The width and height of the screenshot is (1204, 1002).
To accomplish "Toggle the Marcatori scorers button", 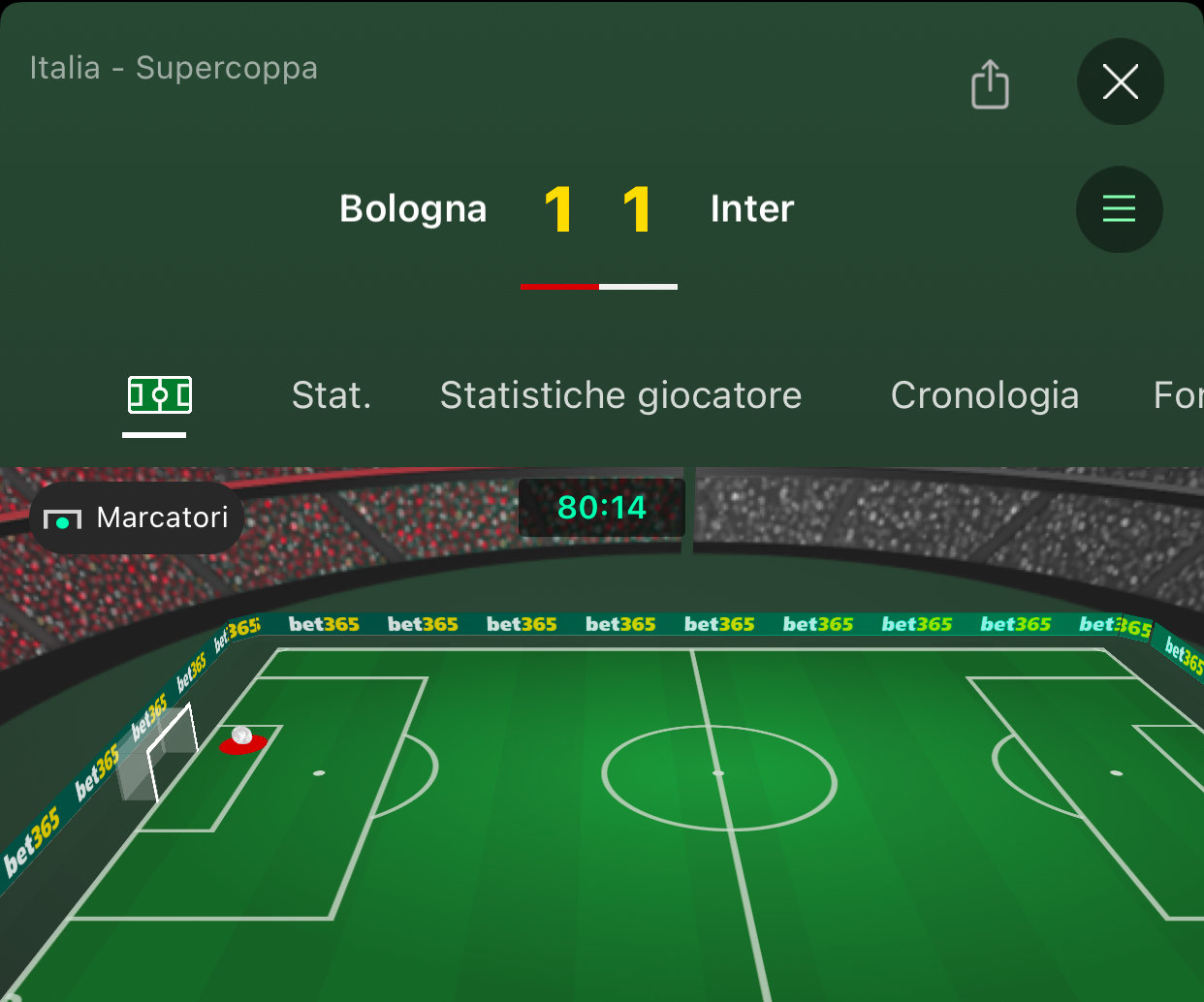I will click(x=137, y=518).
